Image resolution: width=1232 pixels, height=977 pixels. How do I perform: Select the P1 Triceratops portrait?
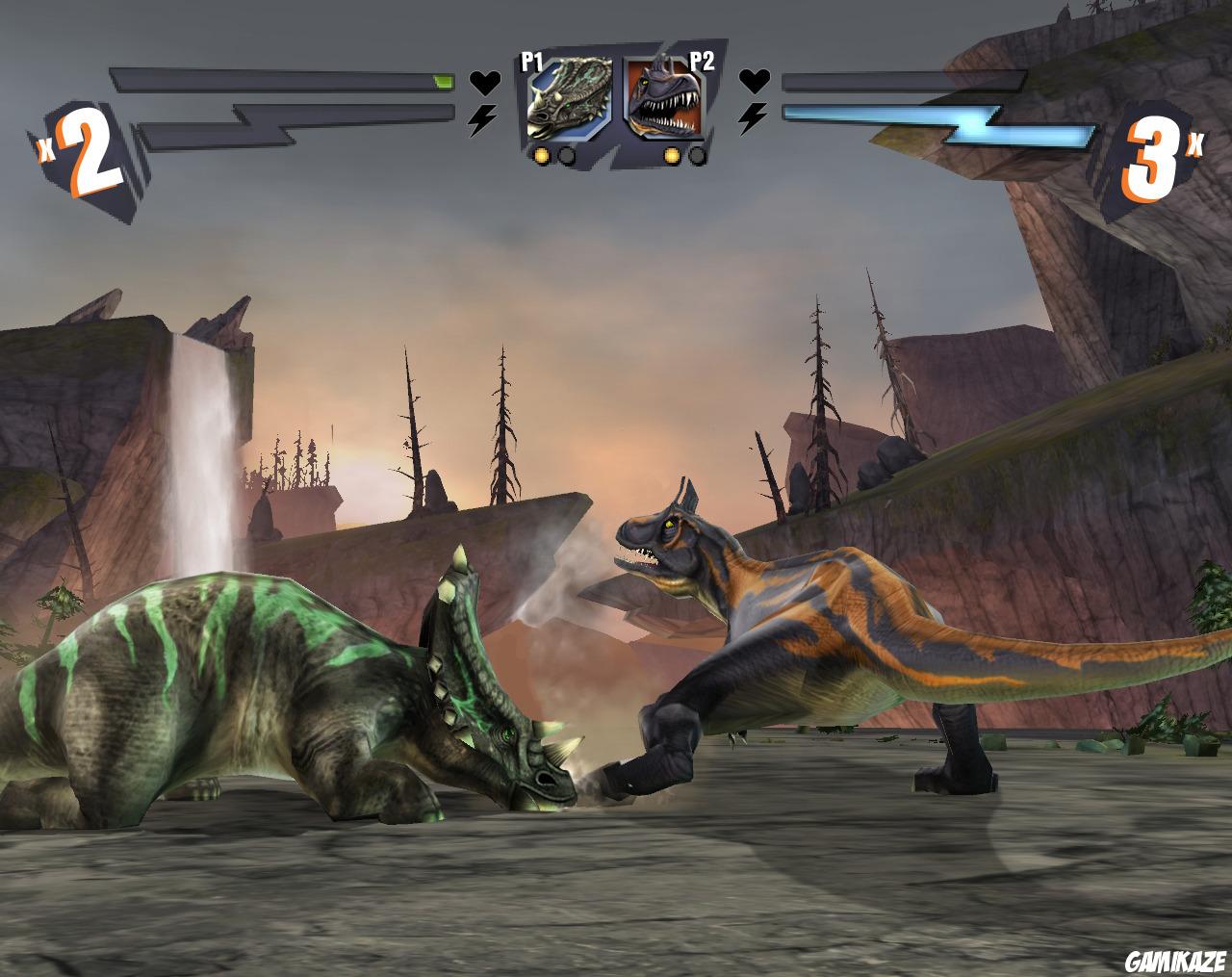(x=568, y=96)
